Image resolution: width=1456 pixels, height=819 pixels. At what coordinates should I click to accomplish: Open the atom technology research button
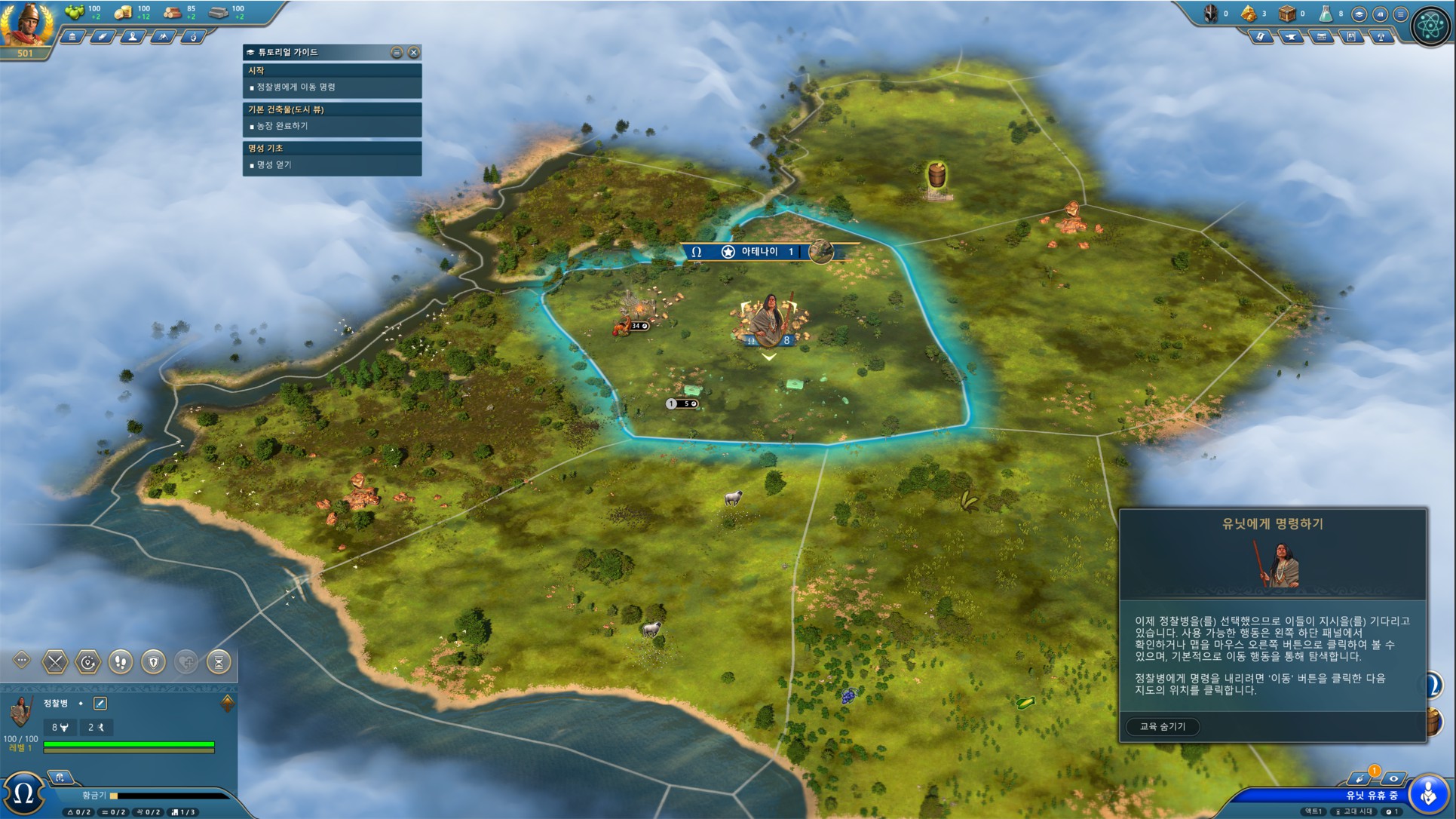[1430, 26]
